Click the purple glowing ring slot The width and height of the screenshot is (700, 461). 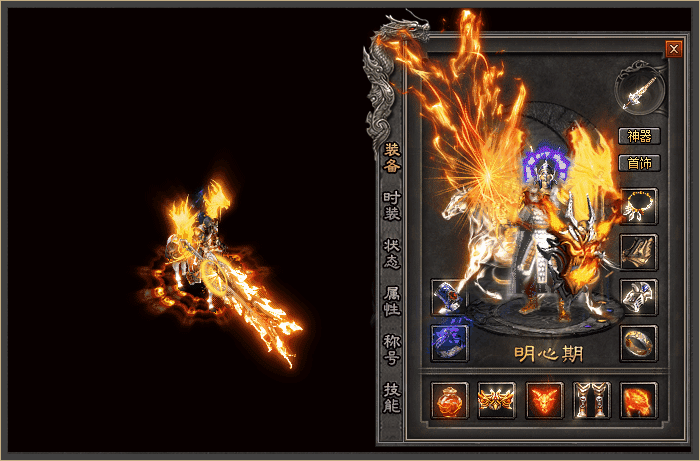point(449,343)
